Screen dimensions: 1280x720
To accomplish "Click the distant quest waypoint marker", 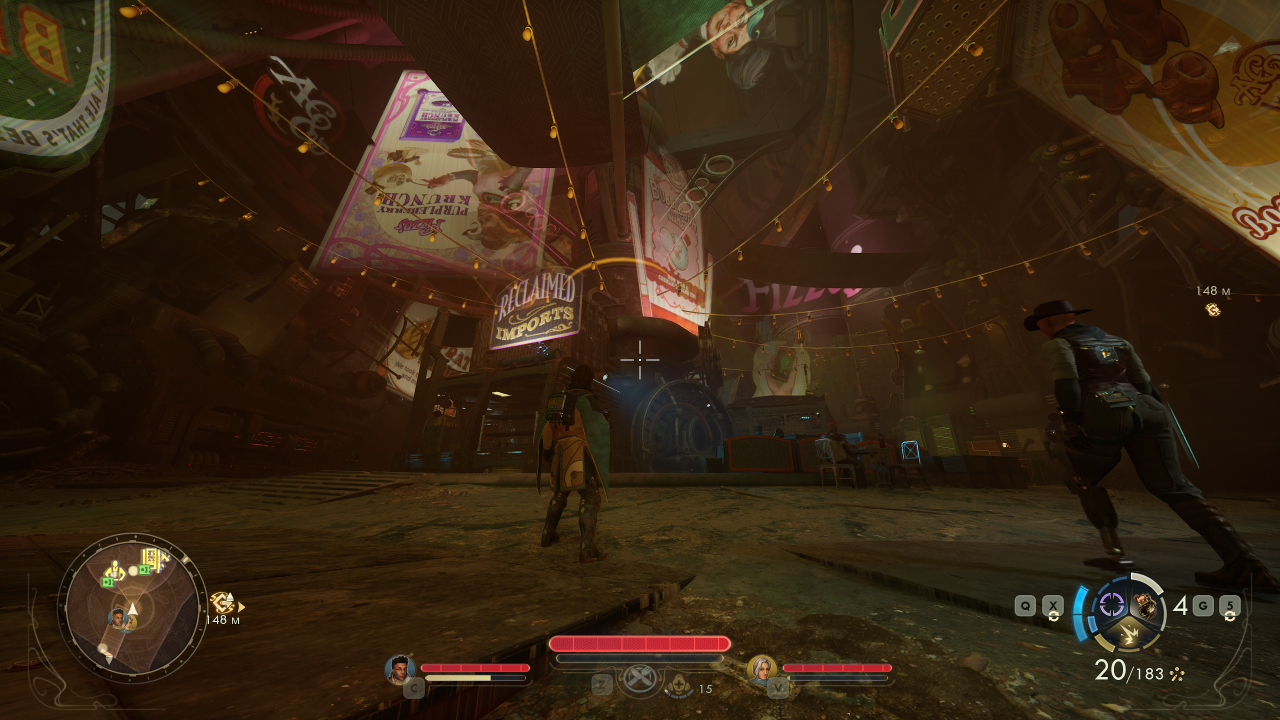I will 1213,309.
